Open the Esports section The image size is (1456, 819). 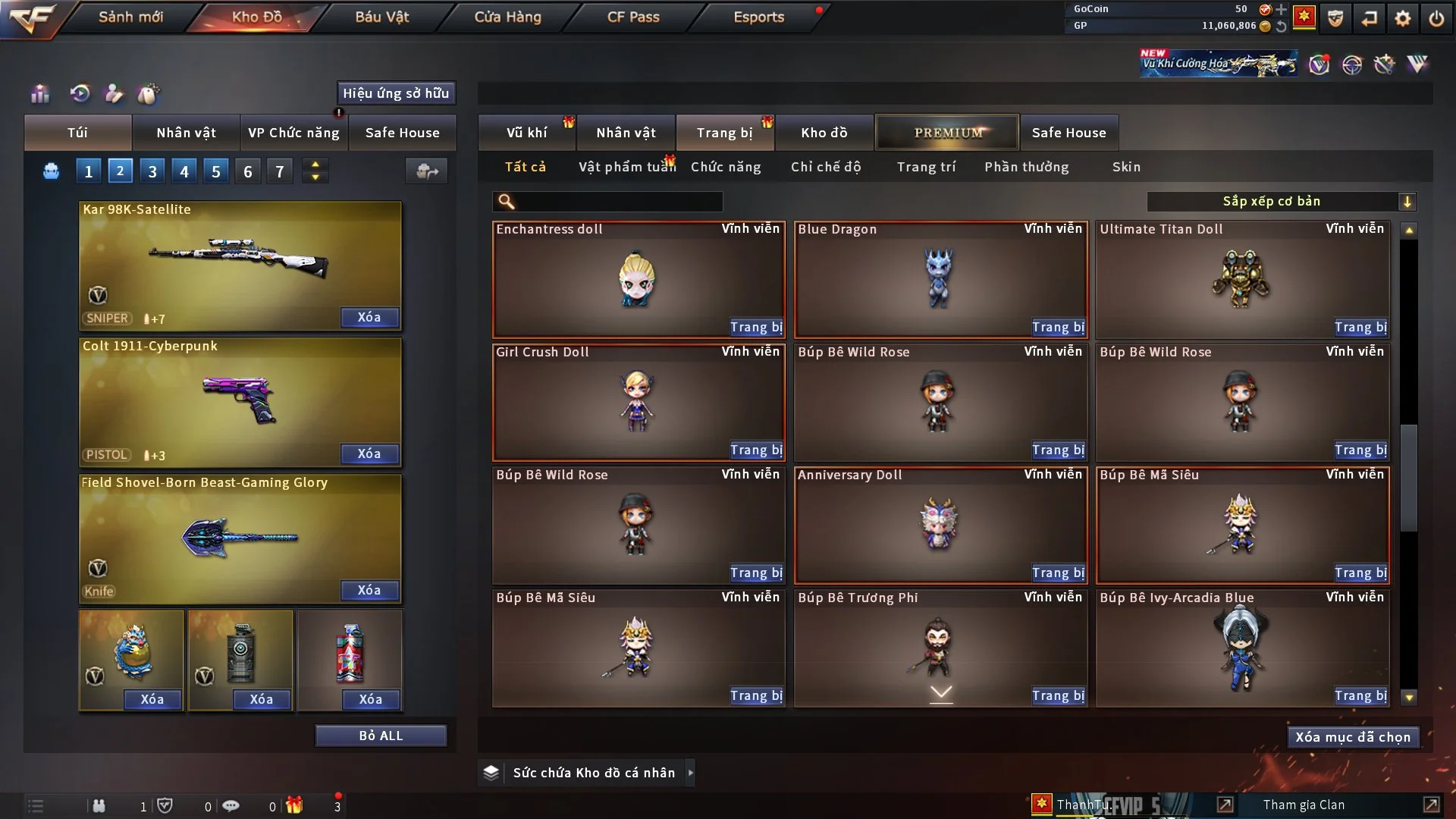(x=758, y=17)
